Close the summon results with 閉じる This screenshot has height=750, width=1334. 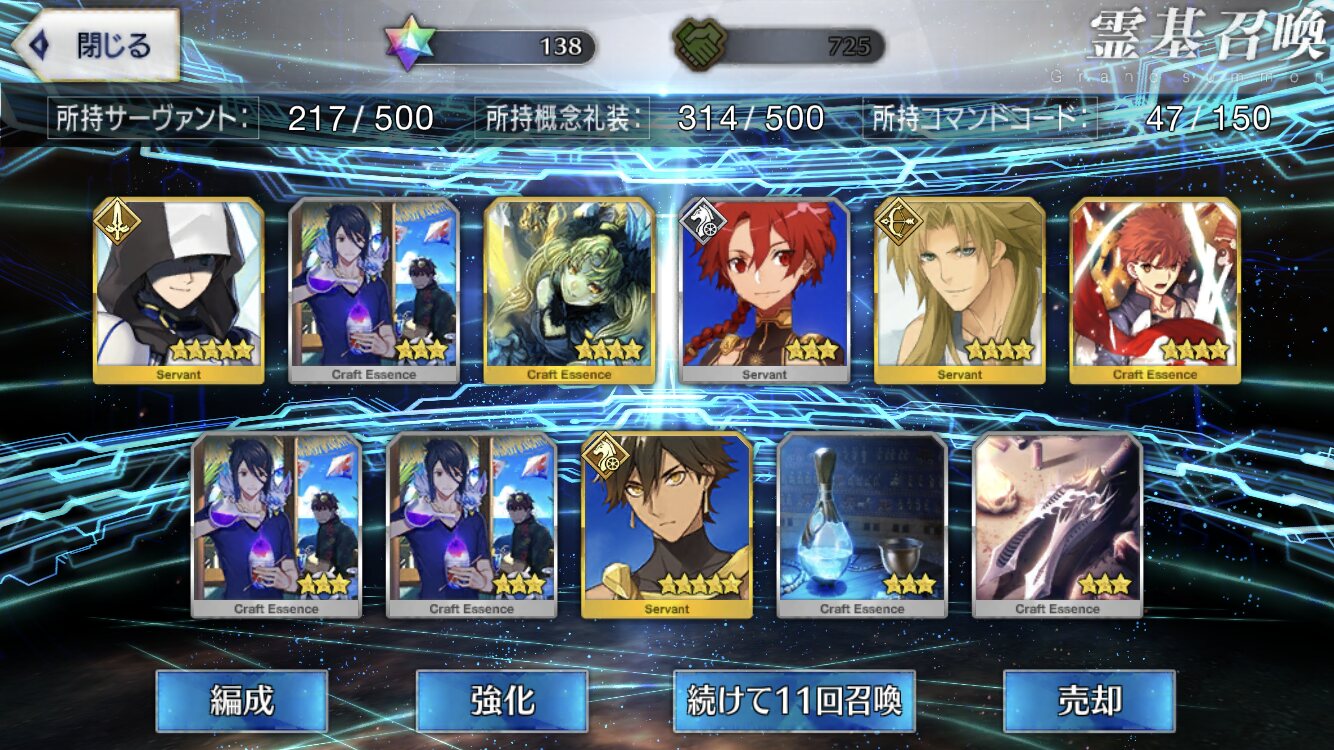coord(98,45)
